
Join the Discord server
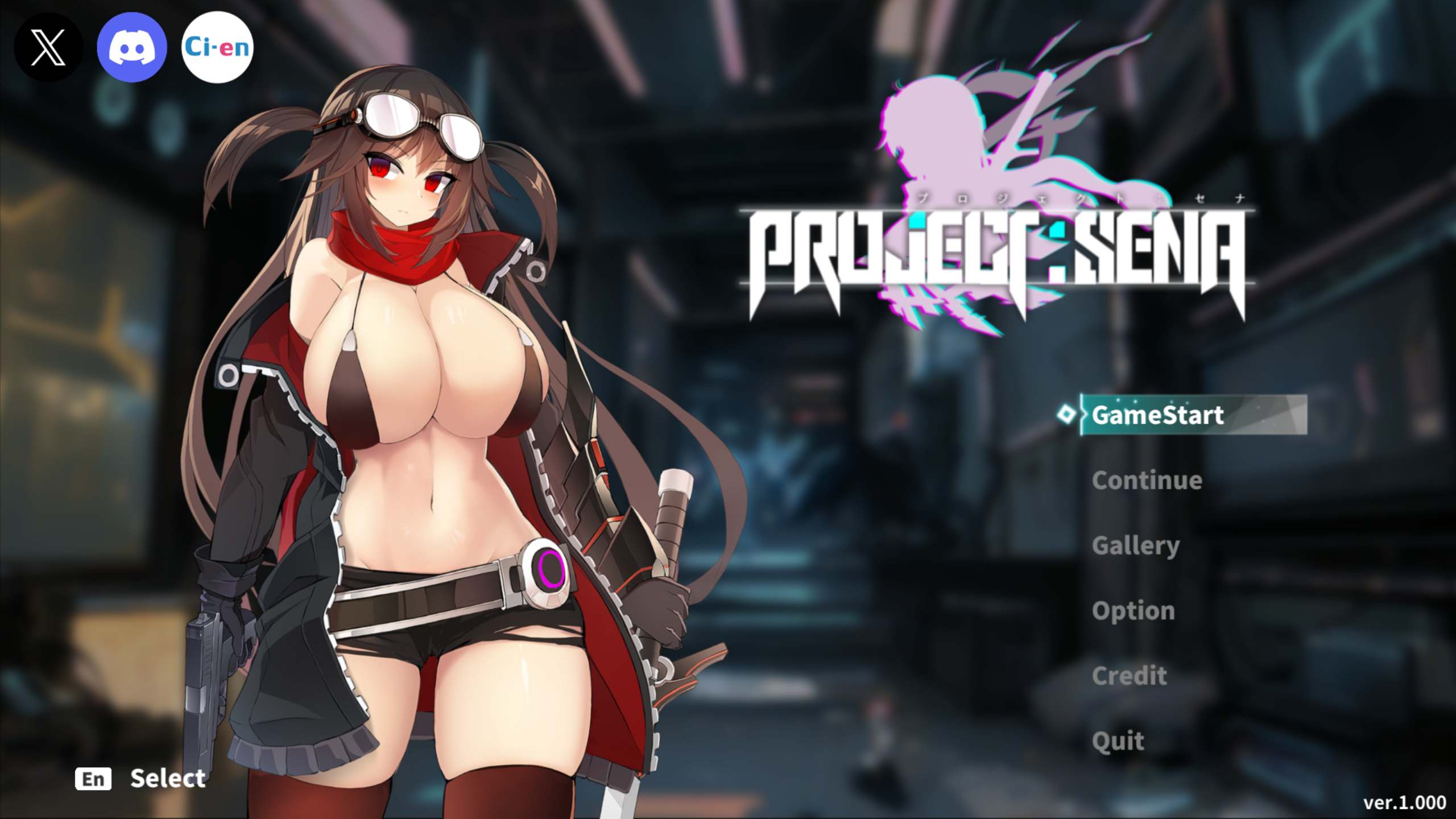pyautogui.click(x=133, y=48)
